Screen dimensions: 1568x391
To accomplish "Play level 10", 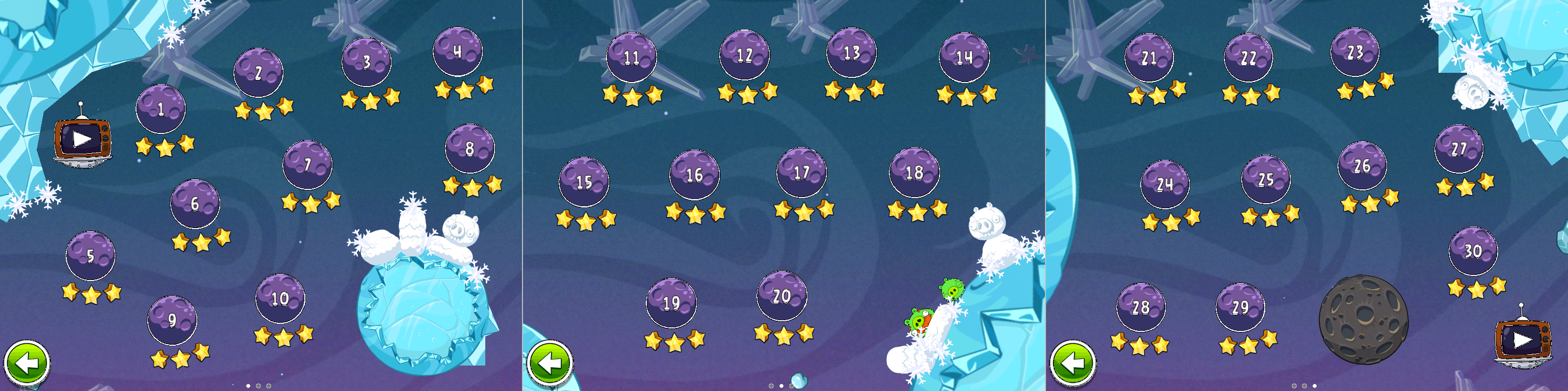I will coord(279,298).
